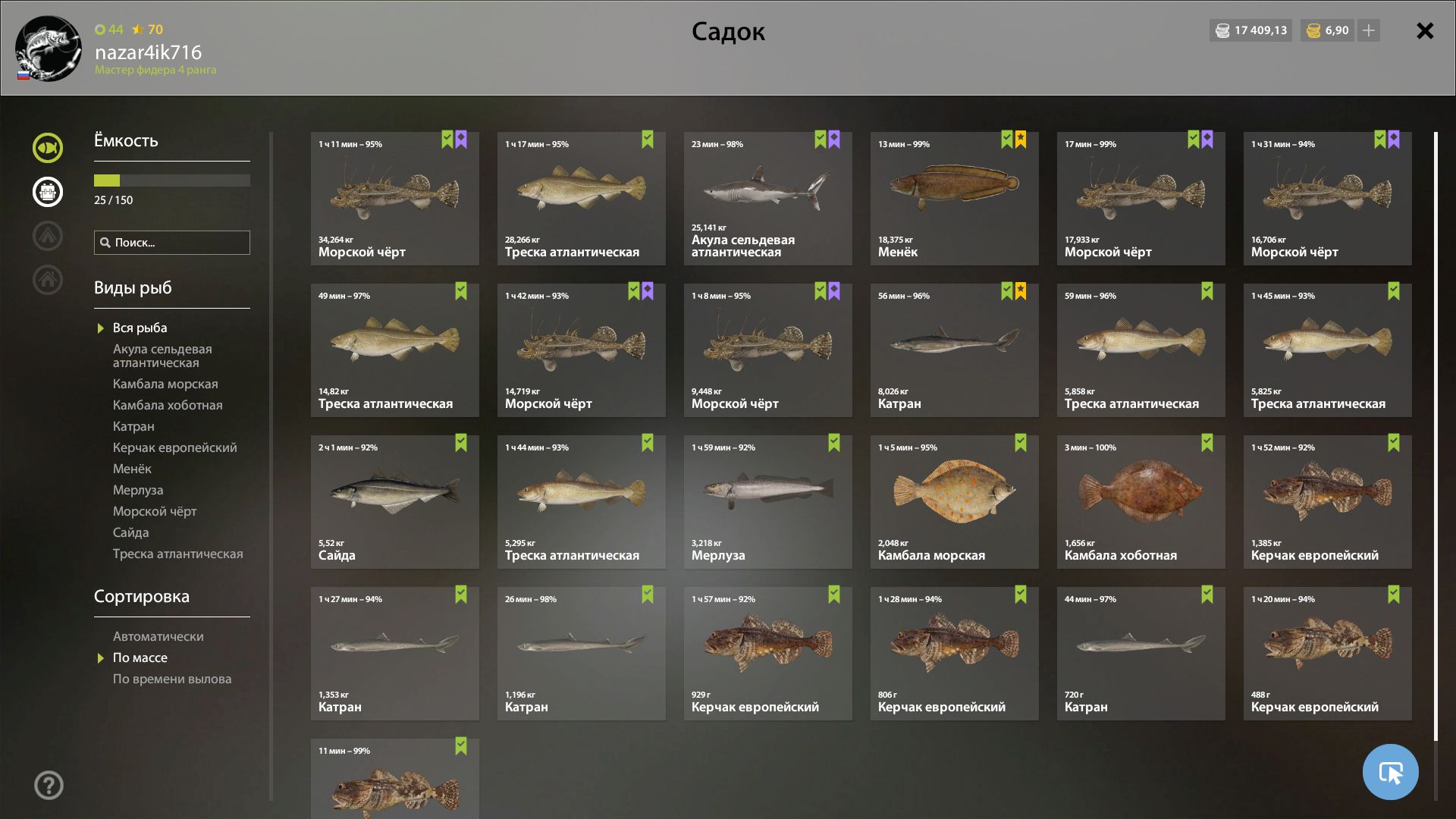Select the Камбала хоботная fish card
This screenshot has height=819, width=1456.
click(1141, 502)
